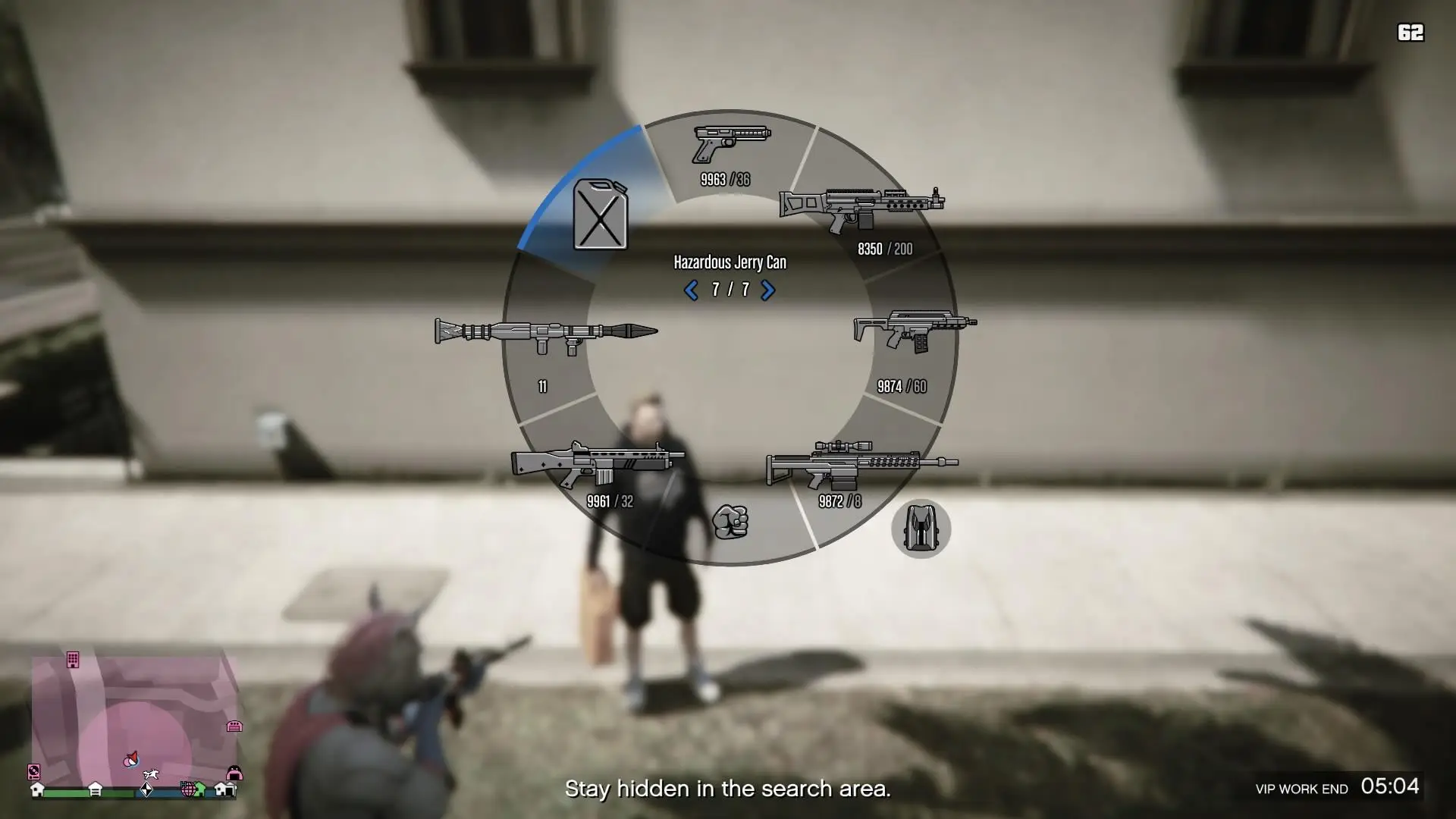Click the Hazardous Jerry Can label text
Image resolution: width=1456 pixels, height=819 pixels.
click(x=730, y=262)
